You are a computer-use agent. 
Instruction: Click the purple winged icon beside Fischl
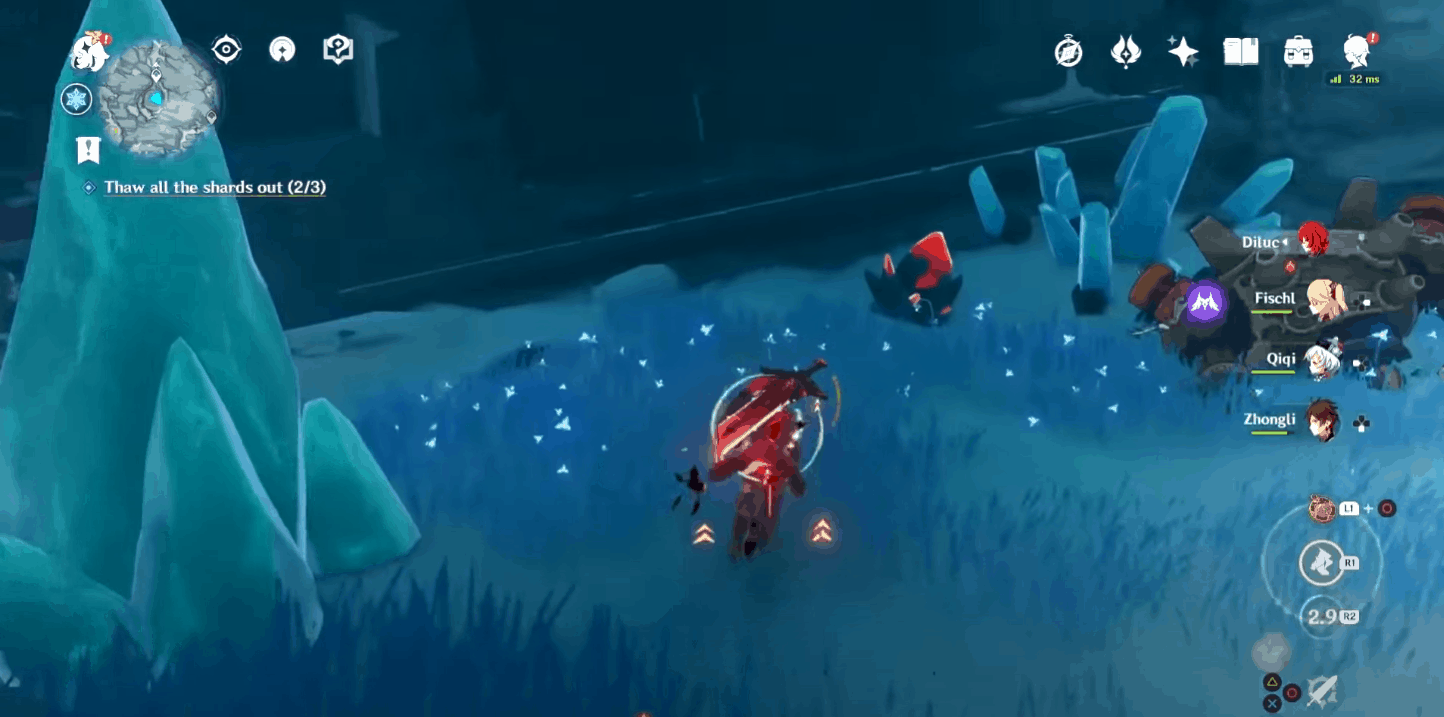click(1206, 302)
